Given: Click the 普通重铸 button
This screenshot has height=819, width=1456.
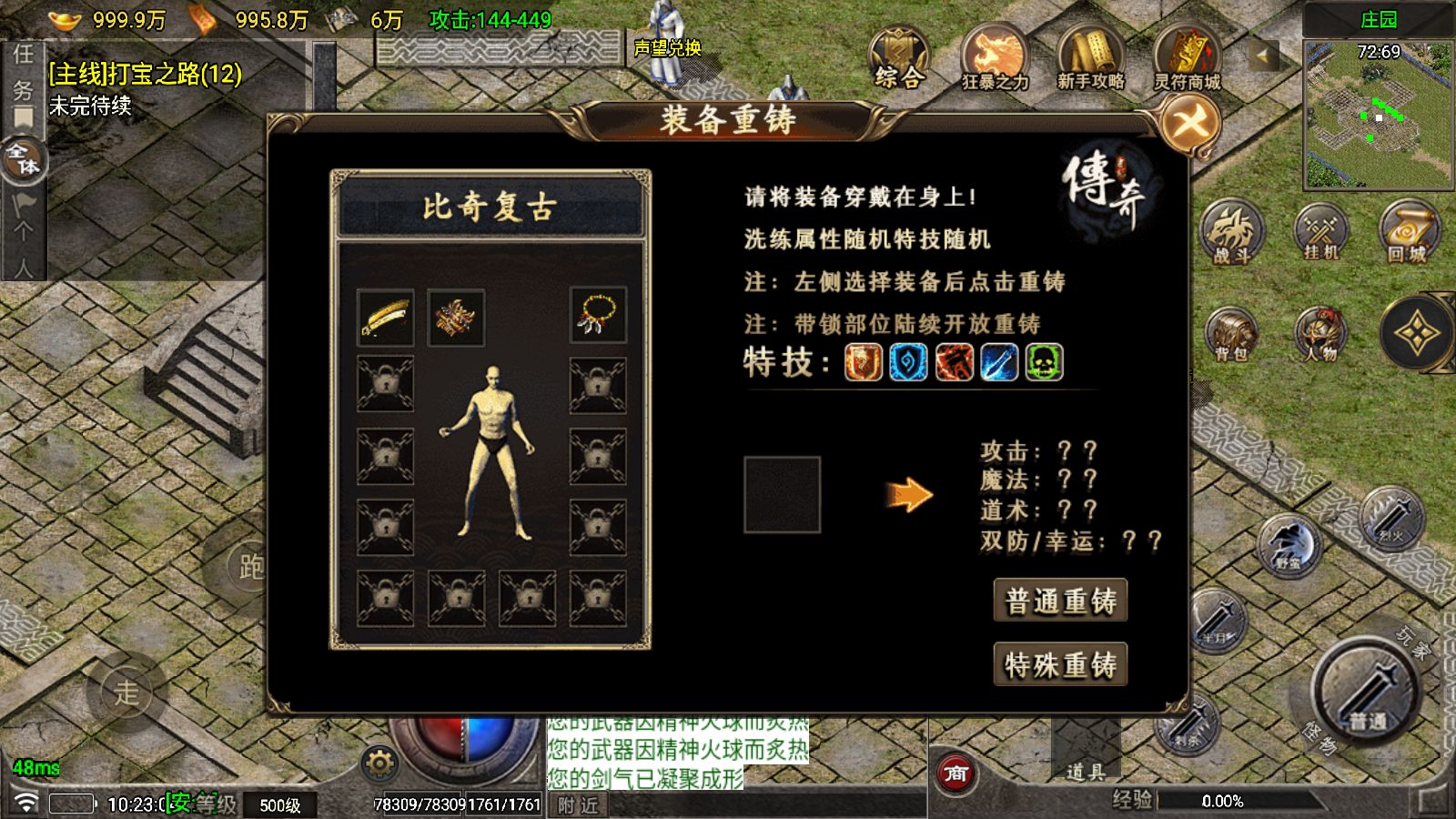Looking at the screenshot, I should (1060, 601).
